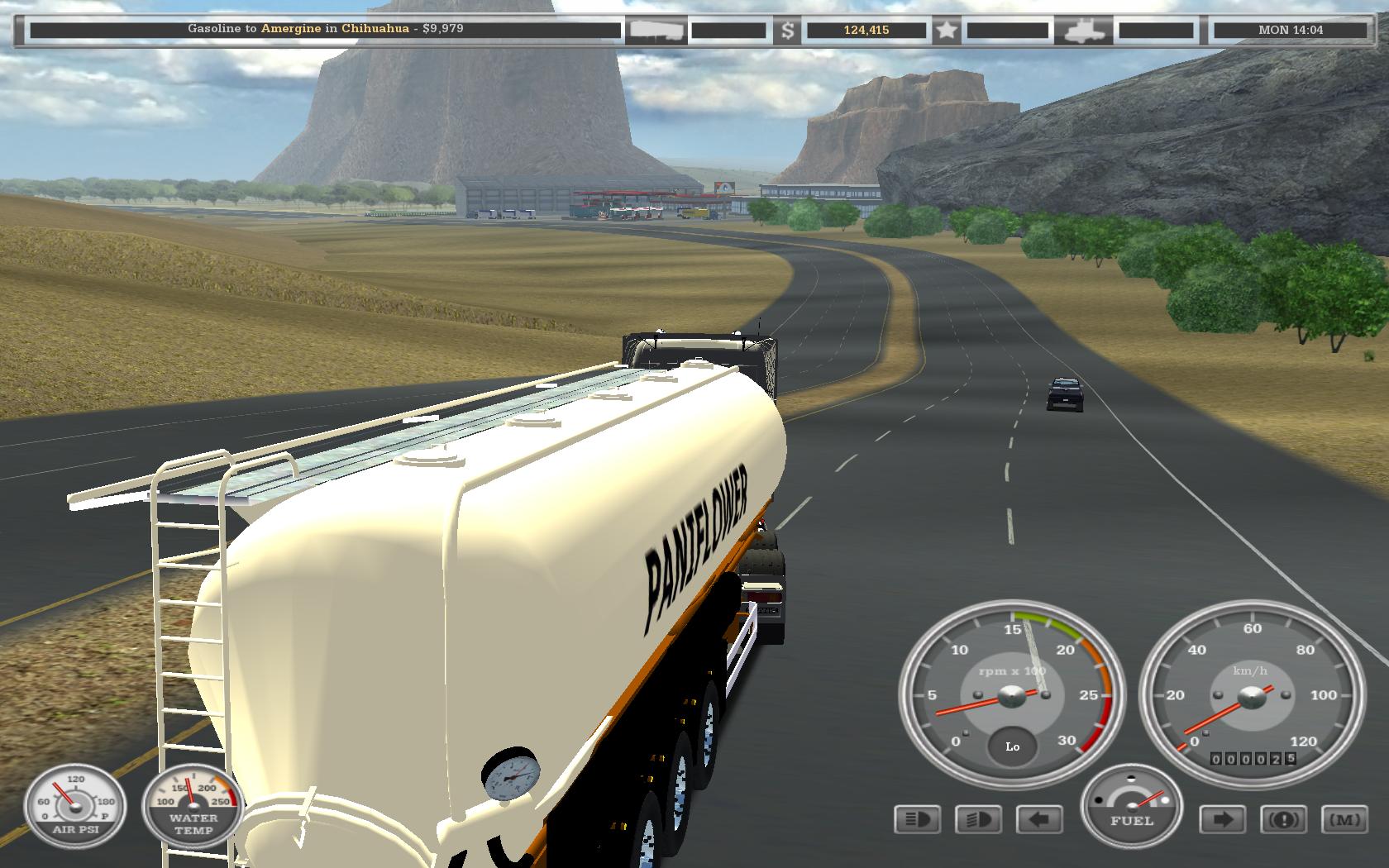Activate the right turn signal arrow

coord(1223,819)
